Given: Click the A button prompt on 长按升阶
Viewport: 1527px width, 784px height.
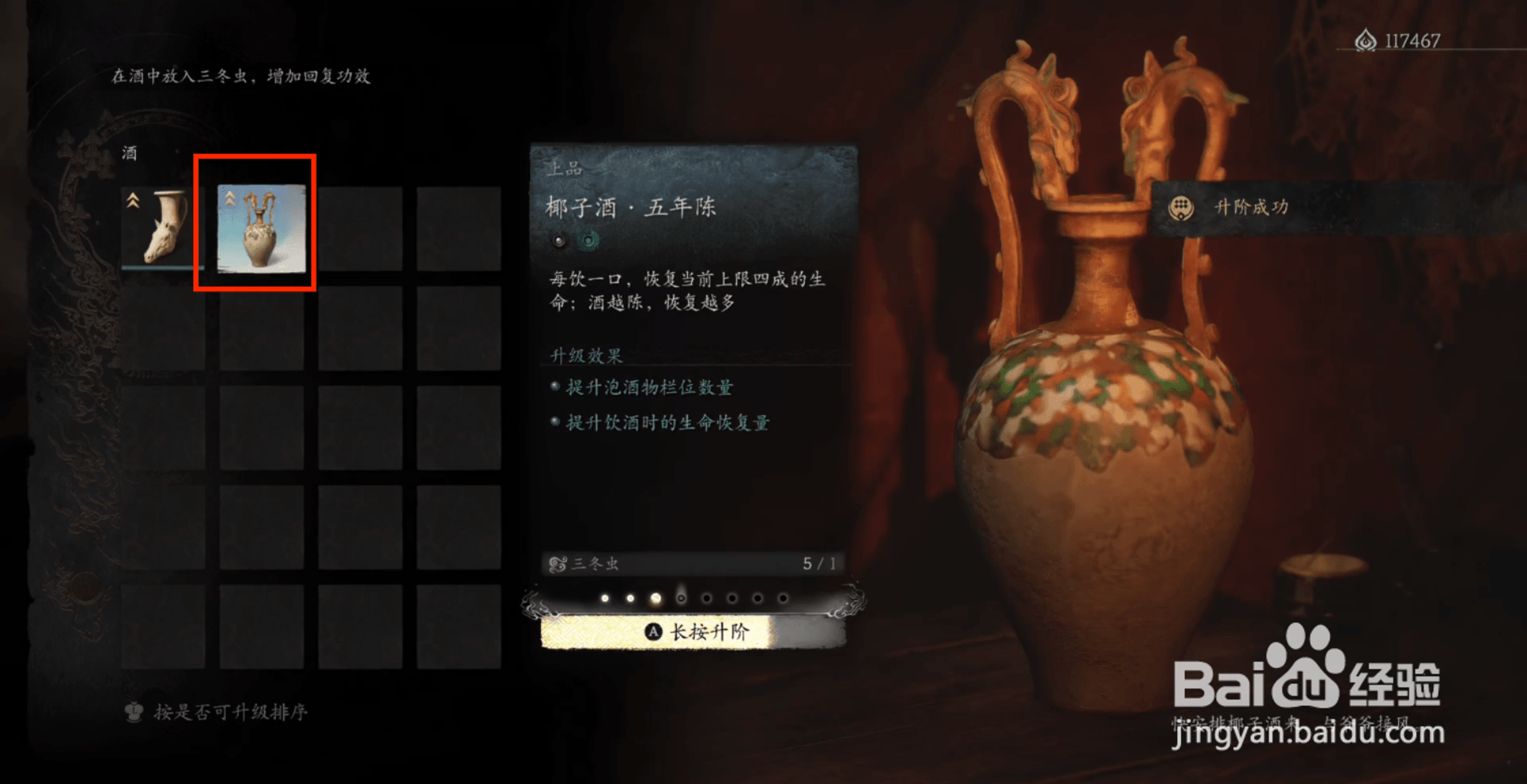Looking at the screenshot, I should [x=652, y=631].
